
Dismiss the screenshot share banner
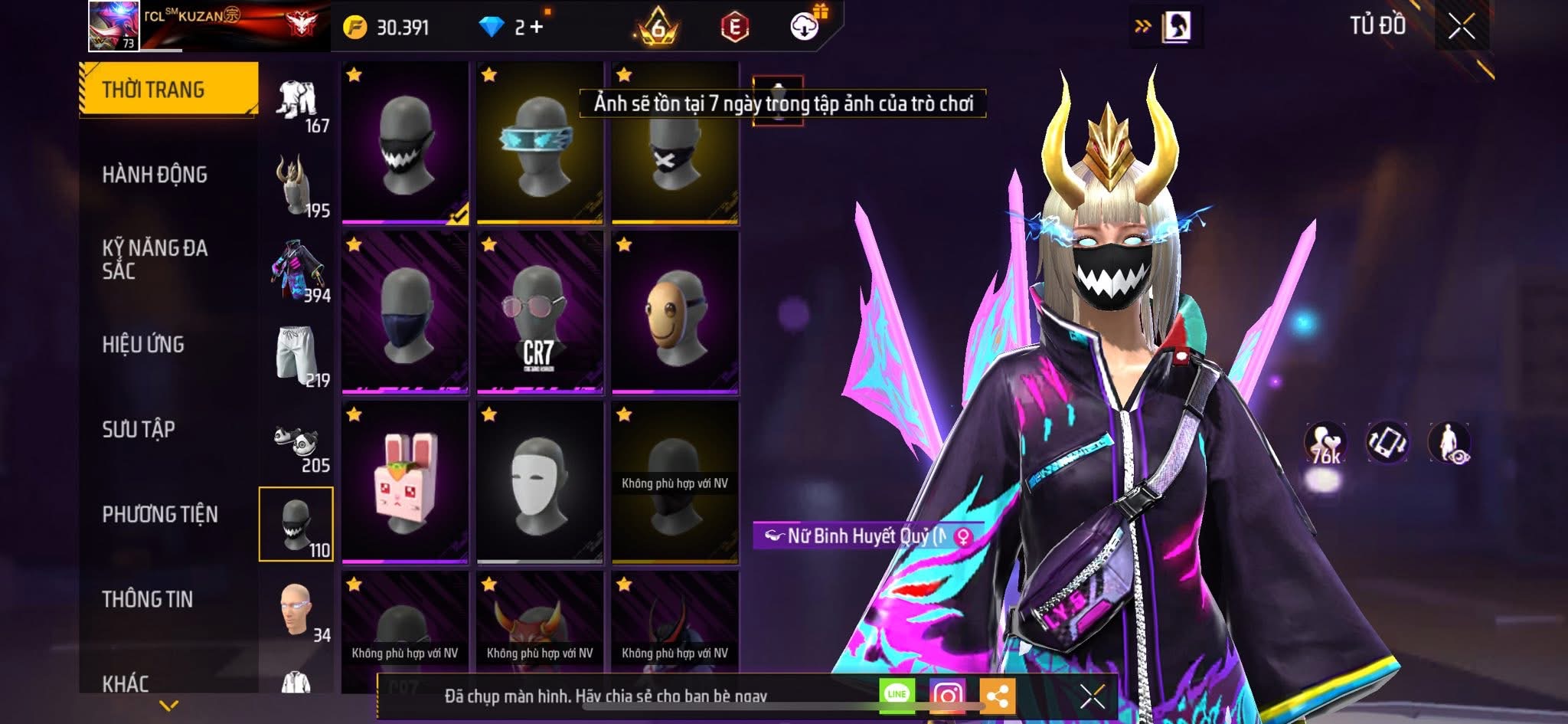click(x=1092, y=696)
